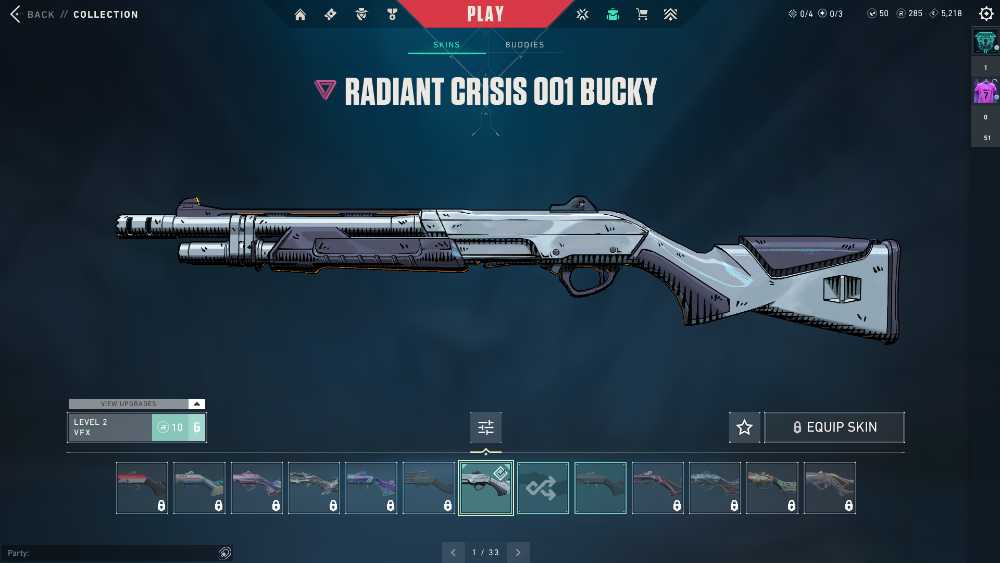Viewport: 1000px width, 563px height.
Task: Go to the previous skin page
Action: point(454,552)
